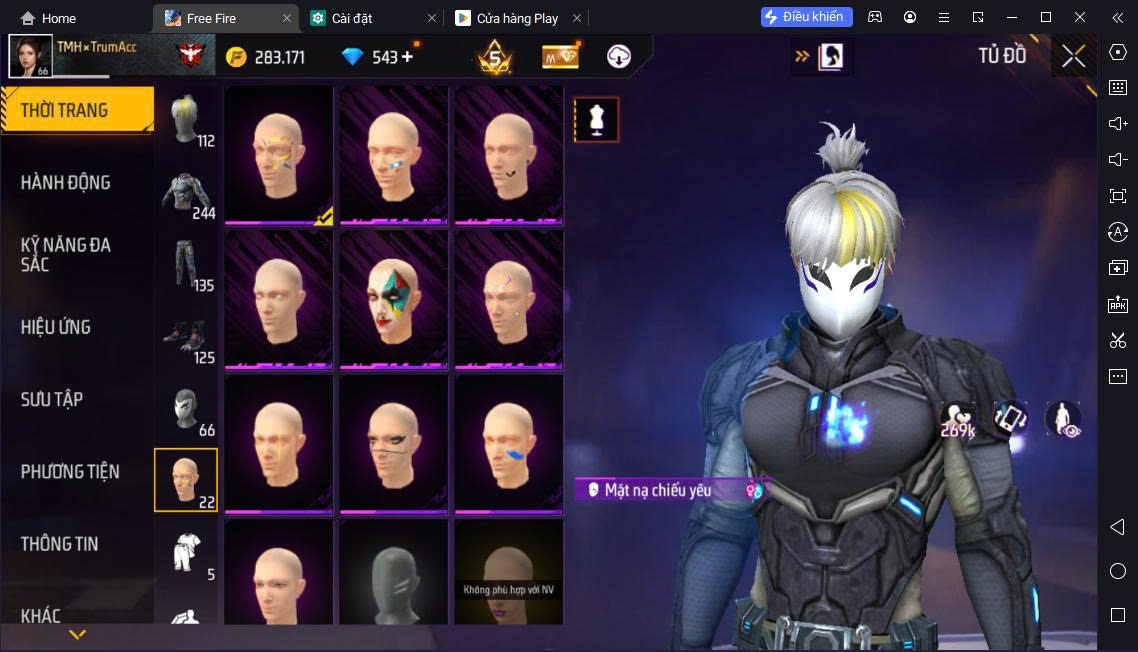The height and width of the screenshot is (652, 1138).
Task: Choose the top clothing category showing 244
Action: (x=187, y=193)
